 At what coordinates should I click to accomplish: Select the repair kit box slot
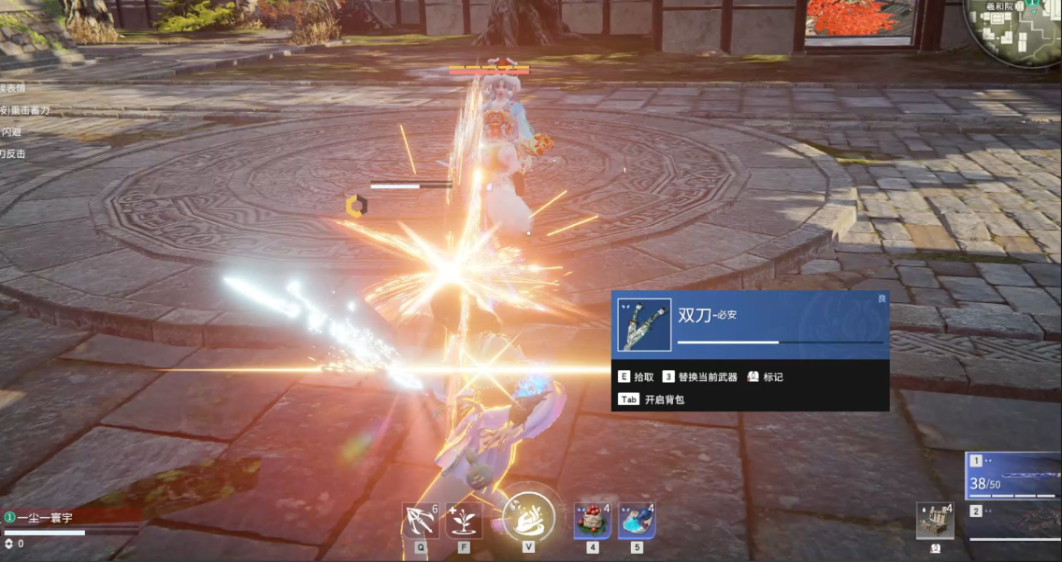point(934,521)
